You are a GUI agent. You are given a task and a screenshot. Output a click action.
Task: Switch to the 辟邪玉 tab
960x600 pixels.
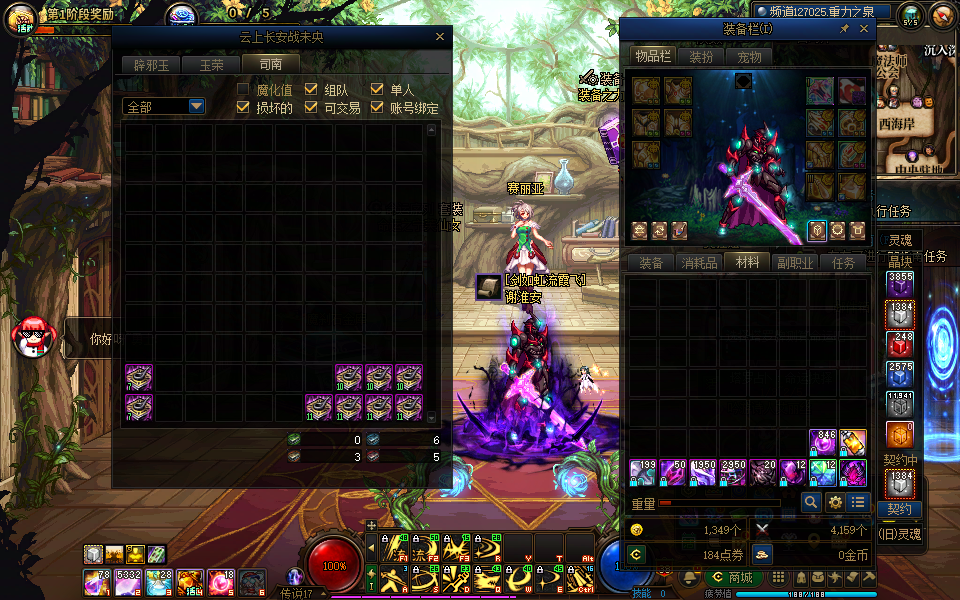tap(151, 64)
